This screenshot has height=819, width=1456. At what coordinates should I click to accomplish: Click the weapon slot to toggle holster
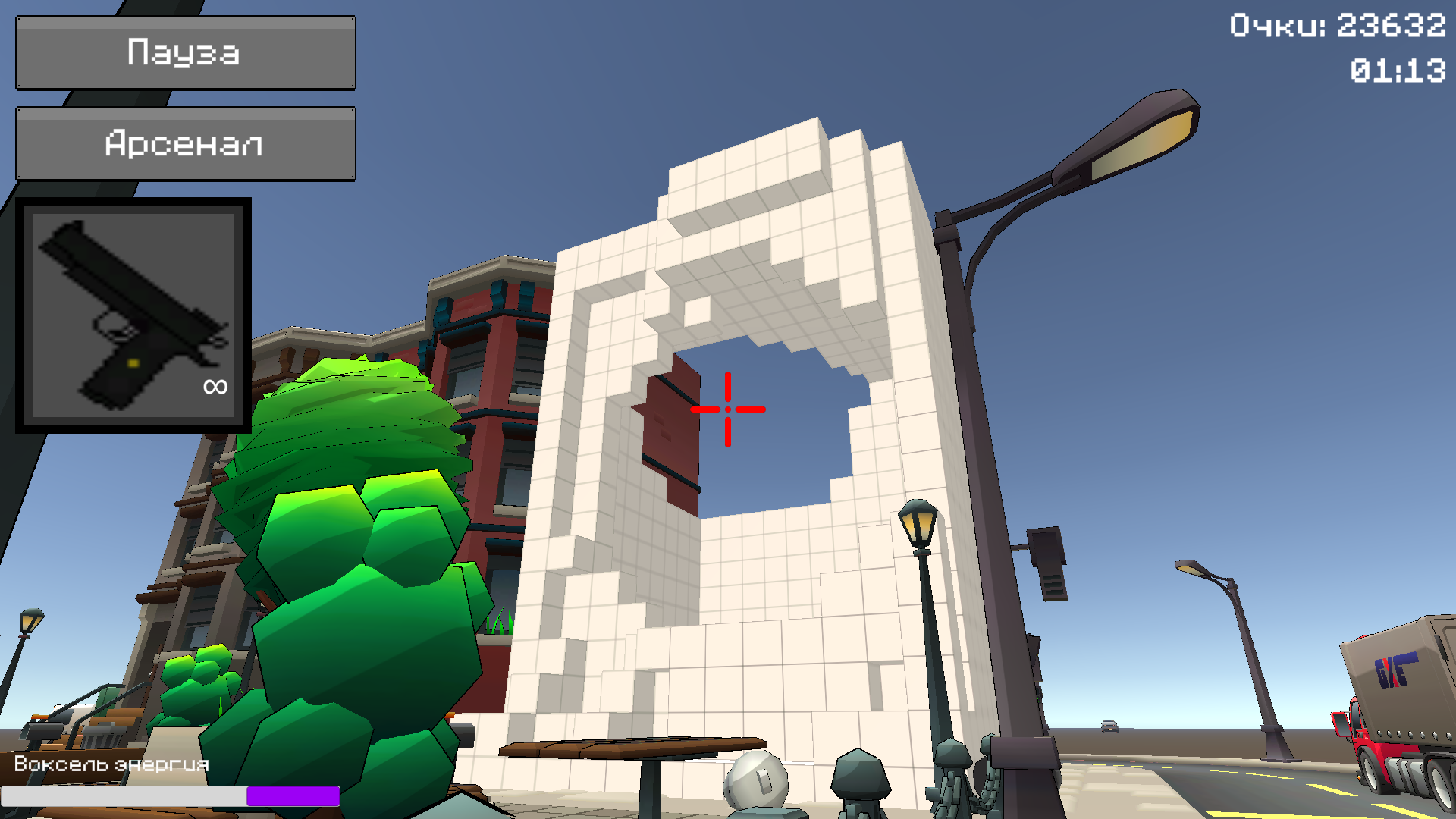pyautogui.click(x=133, y=315)
